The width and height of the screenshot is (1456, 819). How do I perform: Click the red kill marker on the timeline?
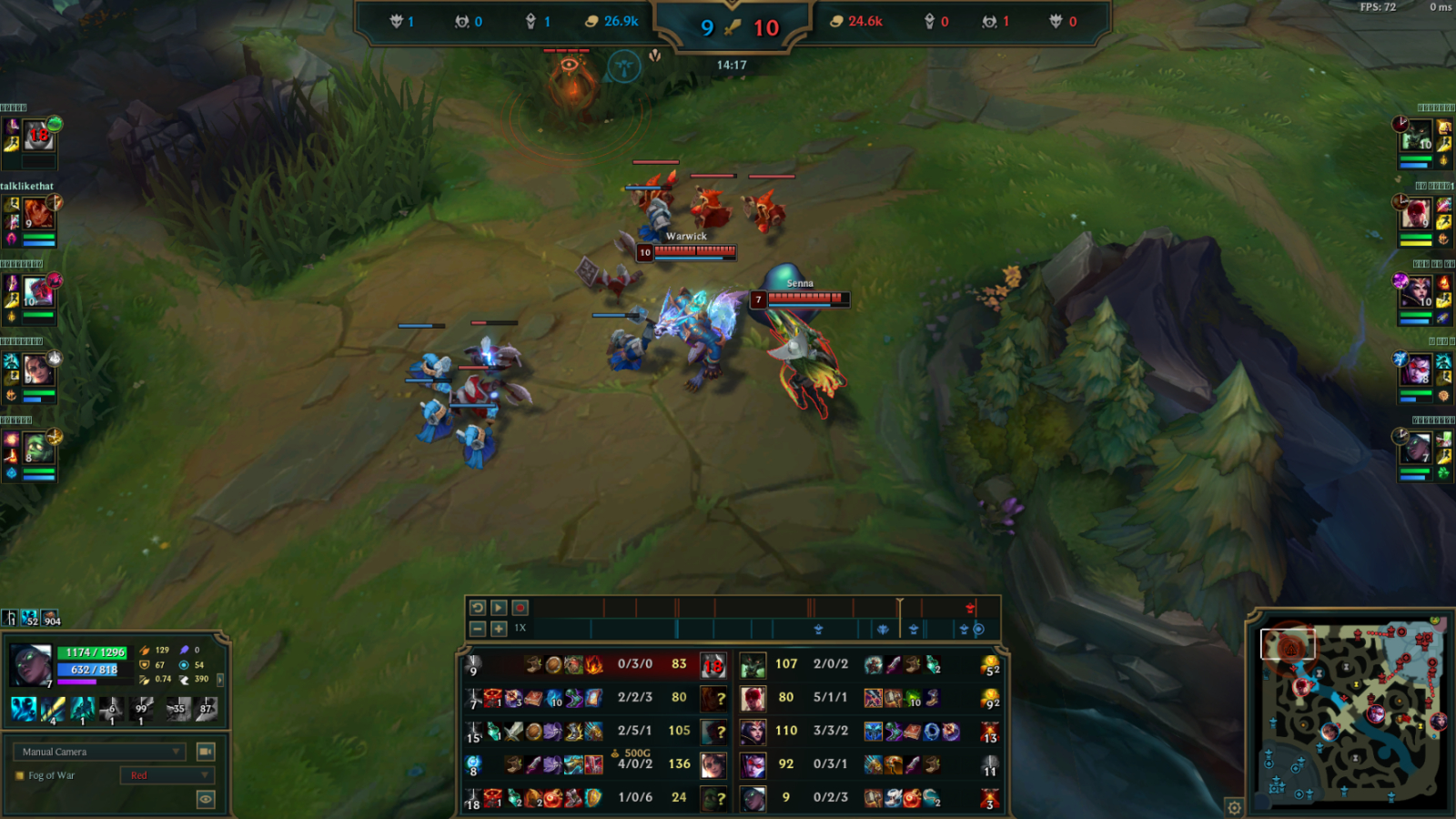click(970, 607)
